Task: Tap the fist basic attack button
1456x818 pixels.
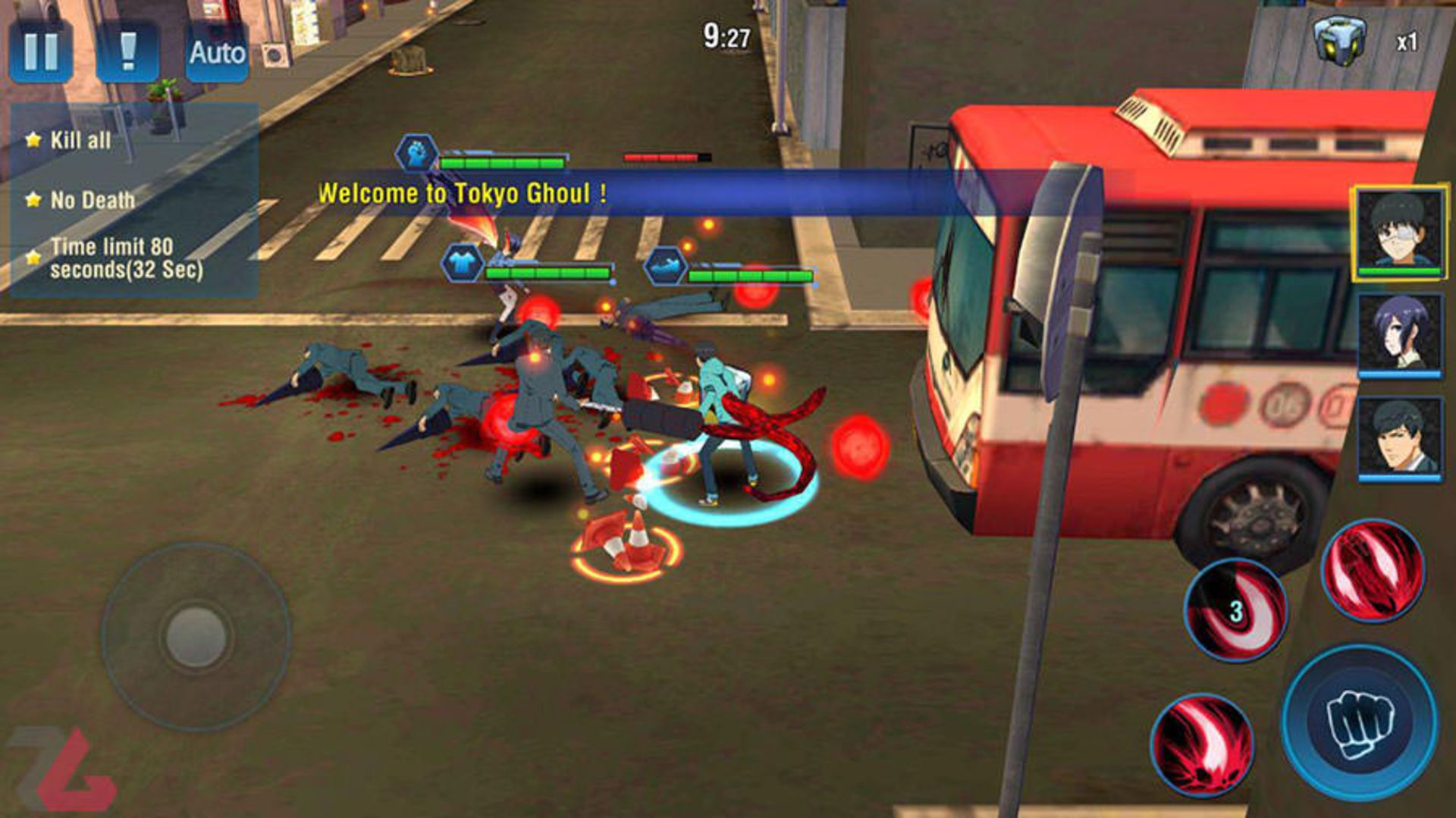Action: pyautogui.click(x=1359, y=722)
